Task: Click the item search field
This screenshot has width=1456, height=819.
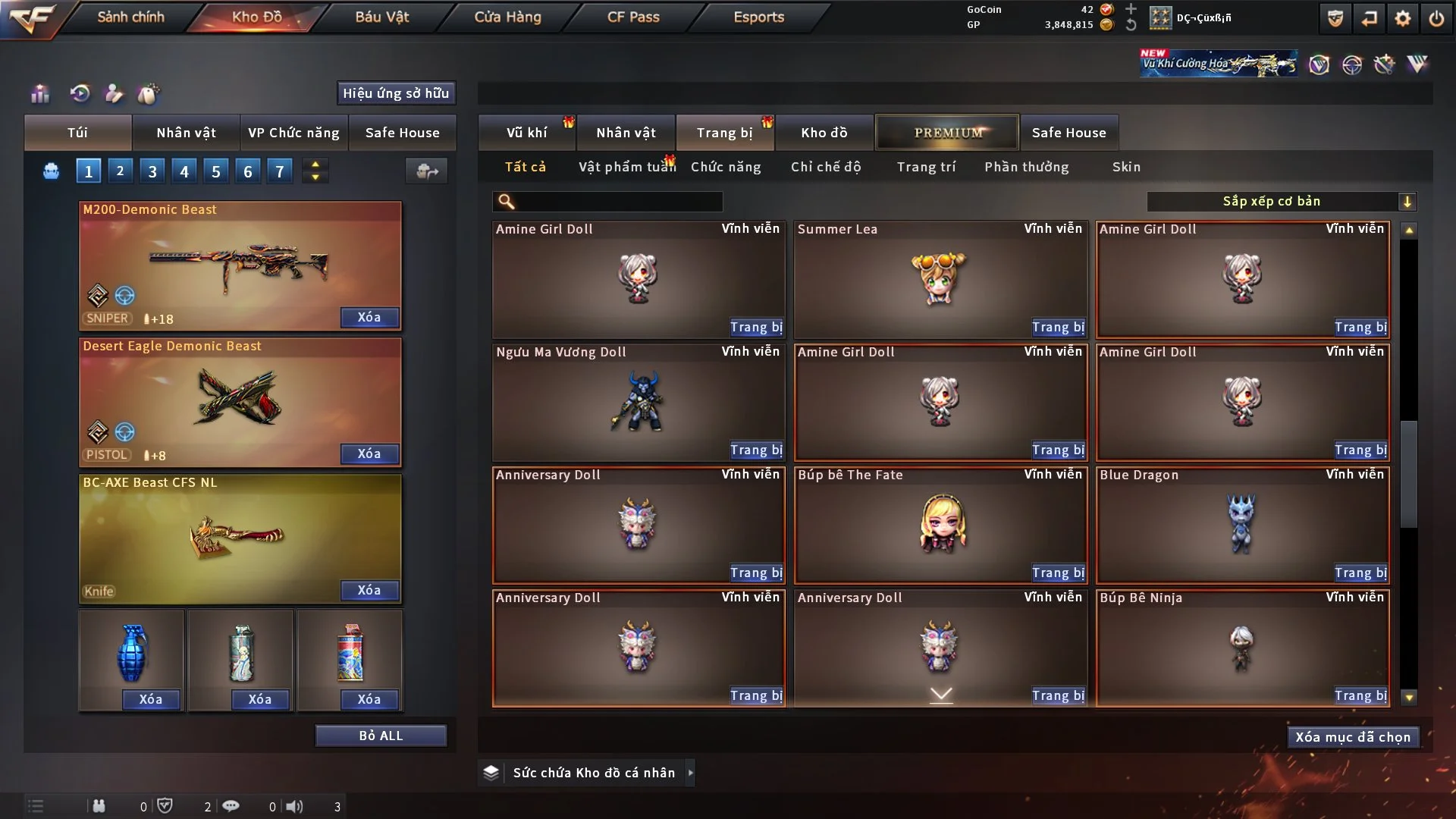Action: pyautogui.click(x=619, y=202)
